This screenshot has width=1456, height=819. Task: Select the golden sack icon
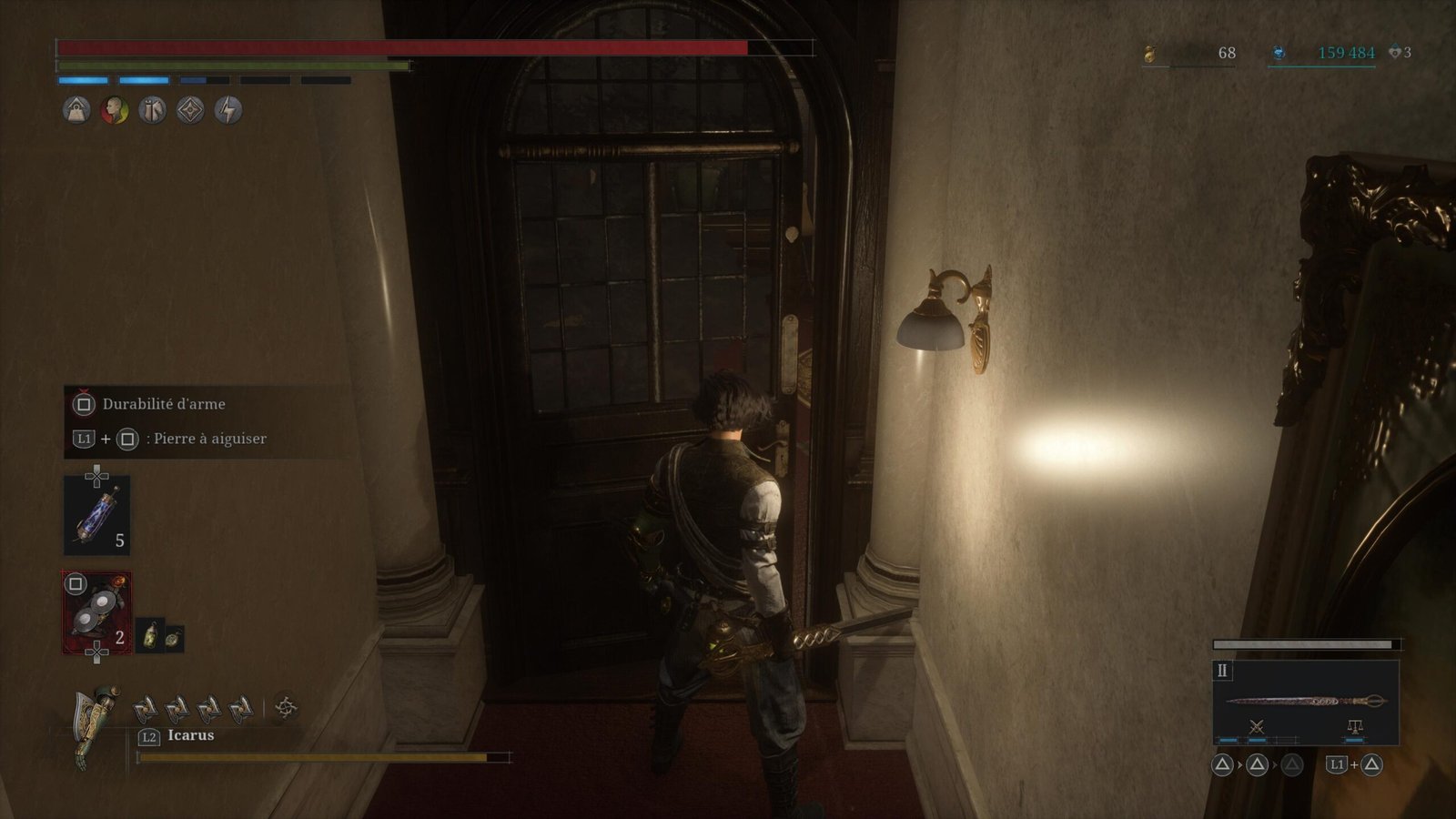(1150, 55)
